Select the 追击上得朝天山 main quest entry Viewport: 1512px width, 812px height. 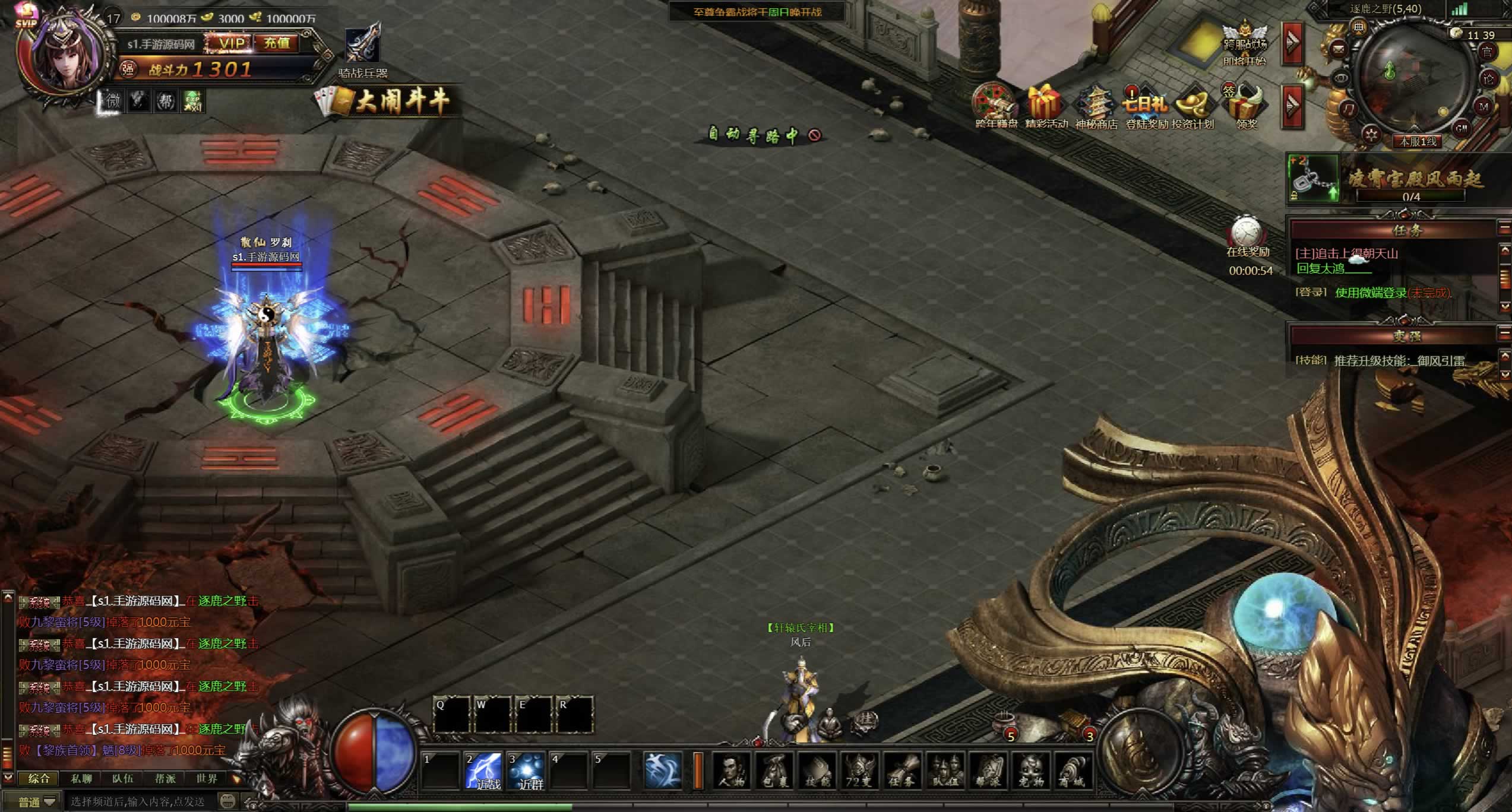coord(1346,254)
